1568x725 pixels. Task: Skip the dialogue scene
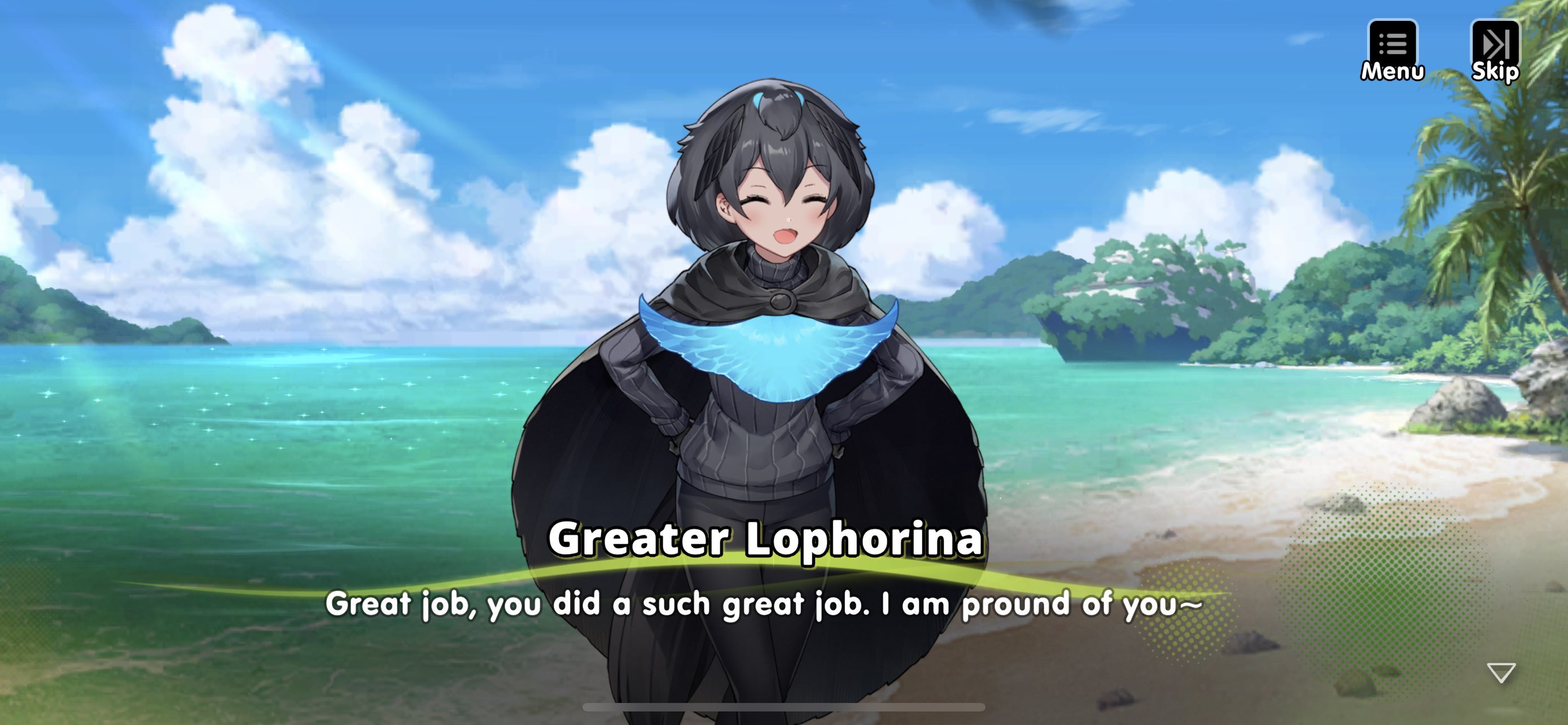pyautogui.click(x=1495, y=50)
